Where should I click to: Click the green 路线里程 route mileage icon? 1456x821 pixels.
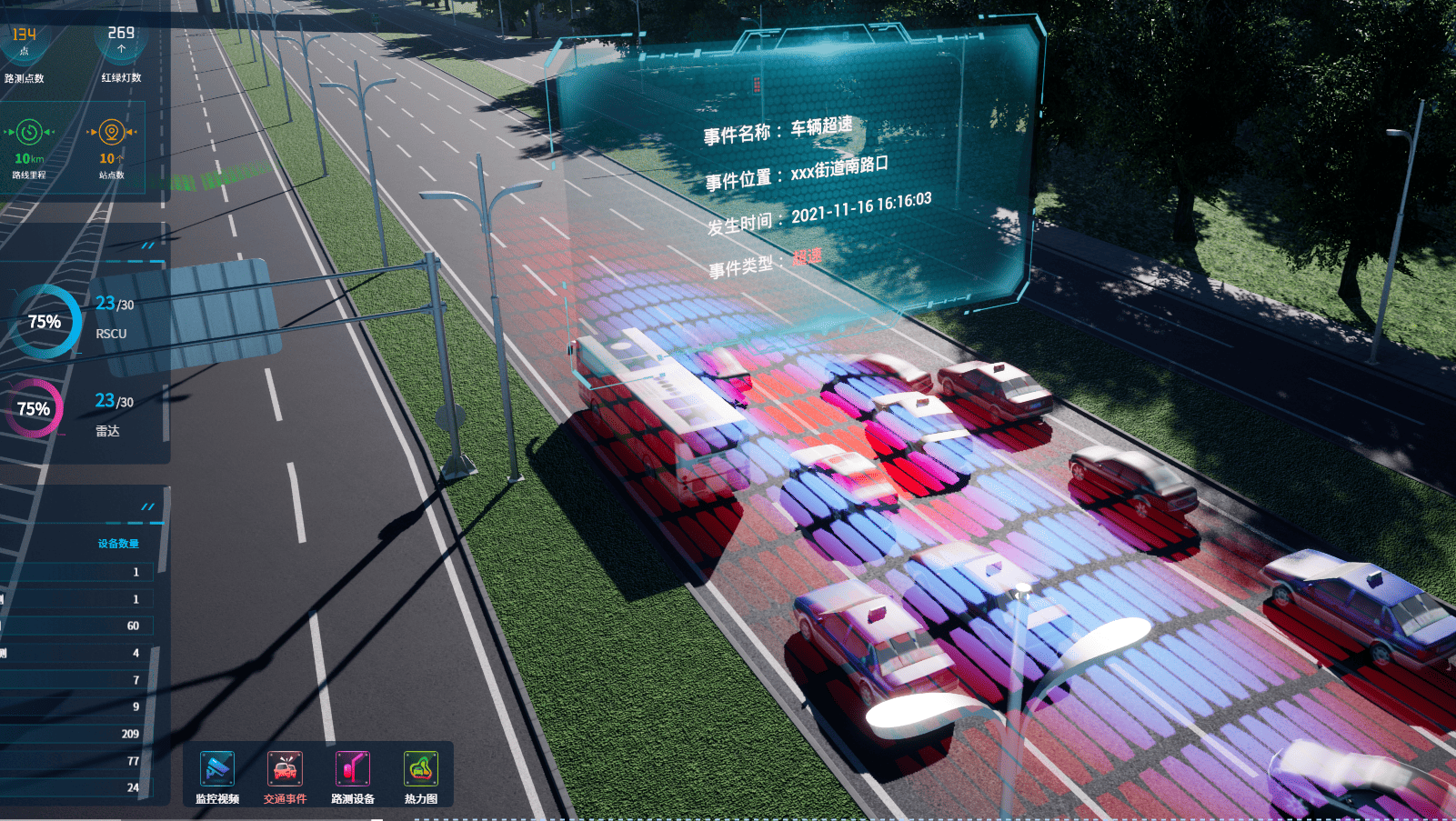29,133
